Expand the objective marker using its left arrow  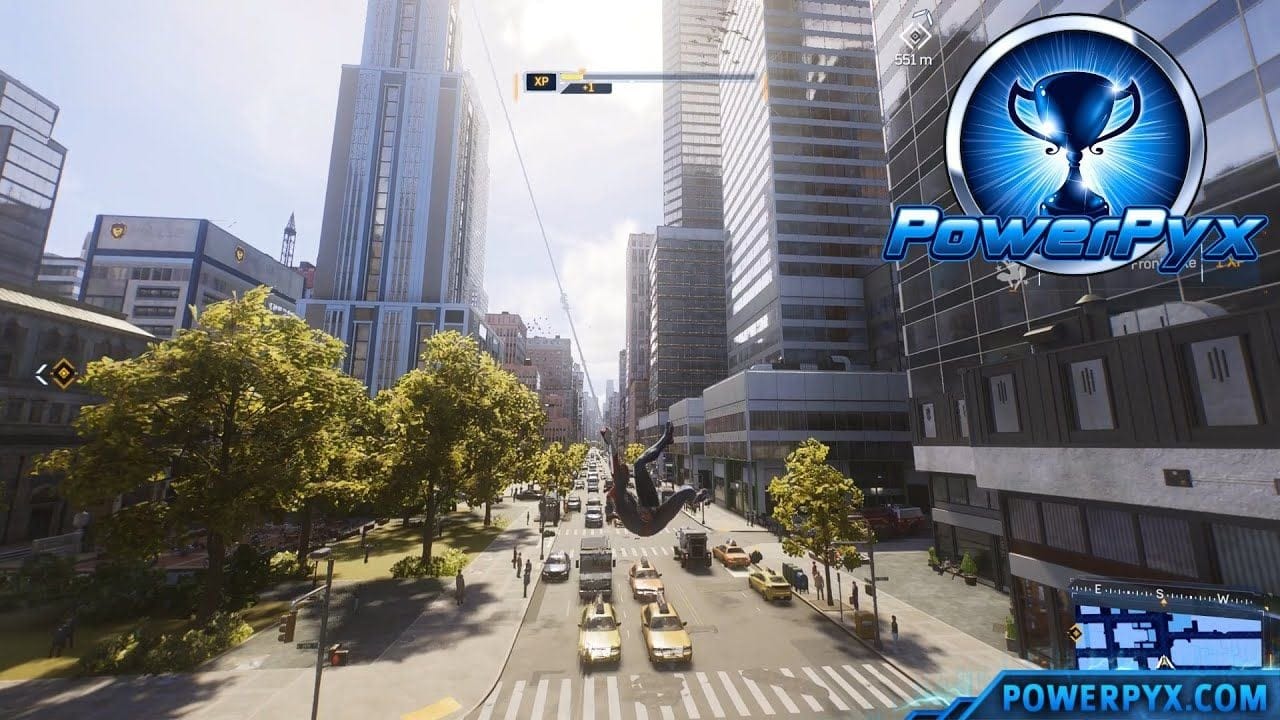pyautogui.click(x=42, y=374)
